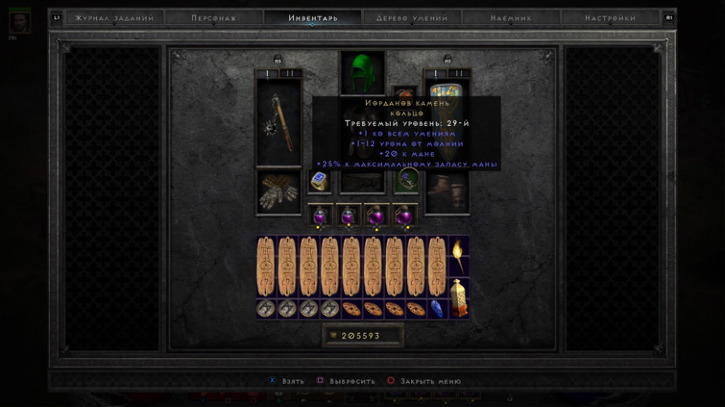Open the Наемник tab

tap(511, 18)
